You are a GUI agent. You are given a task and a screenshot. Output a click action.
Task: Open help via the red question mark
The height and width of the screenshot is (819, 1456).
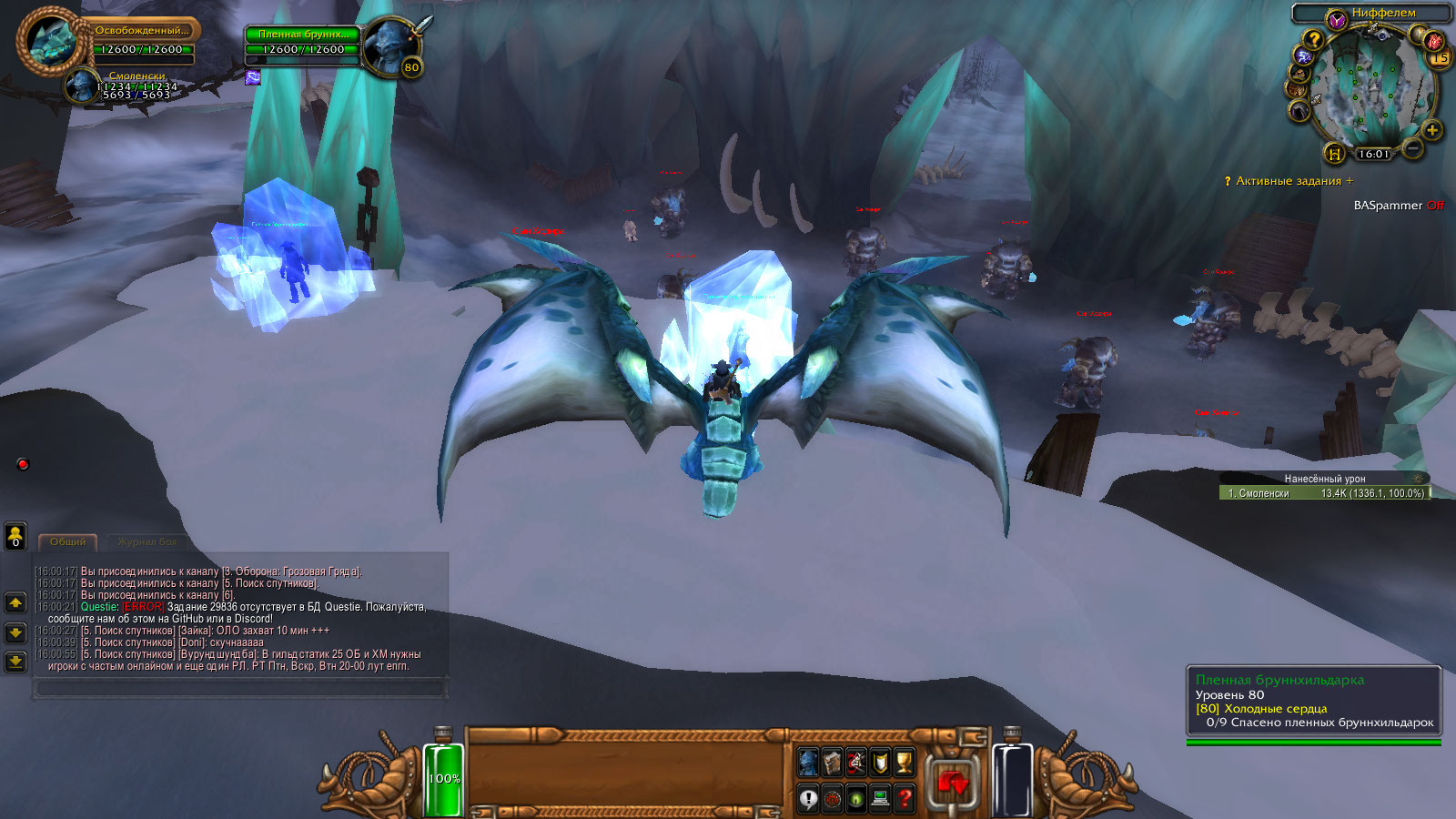point(904,799)
